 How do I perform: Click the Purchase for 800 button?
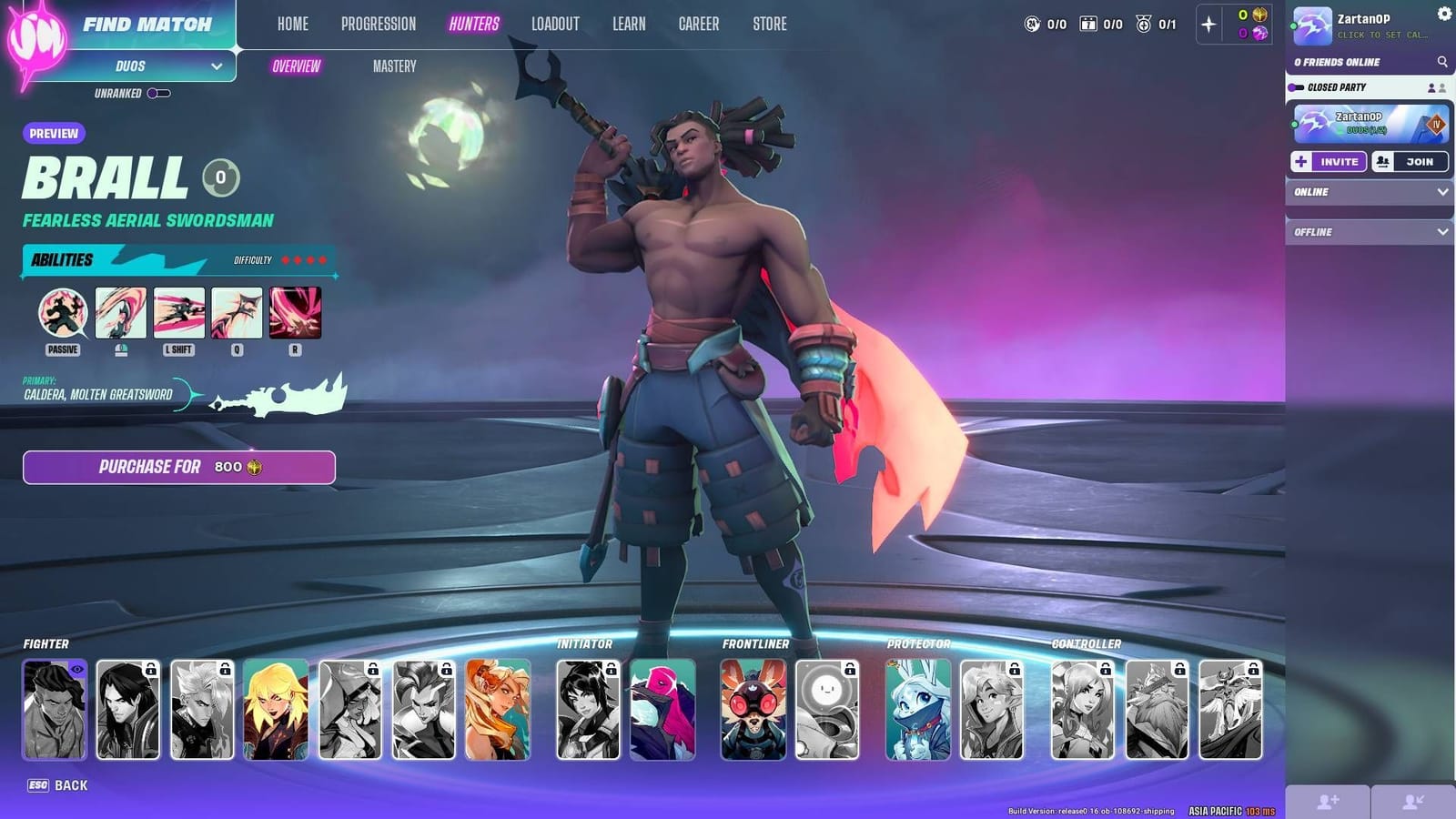click(177, 467)
